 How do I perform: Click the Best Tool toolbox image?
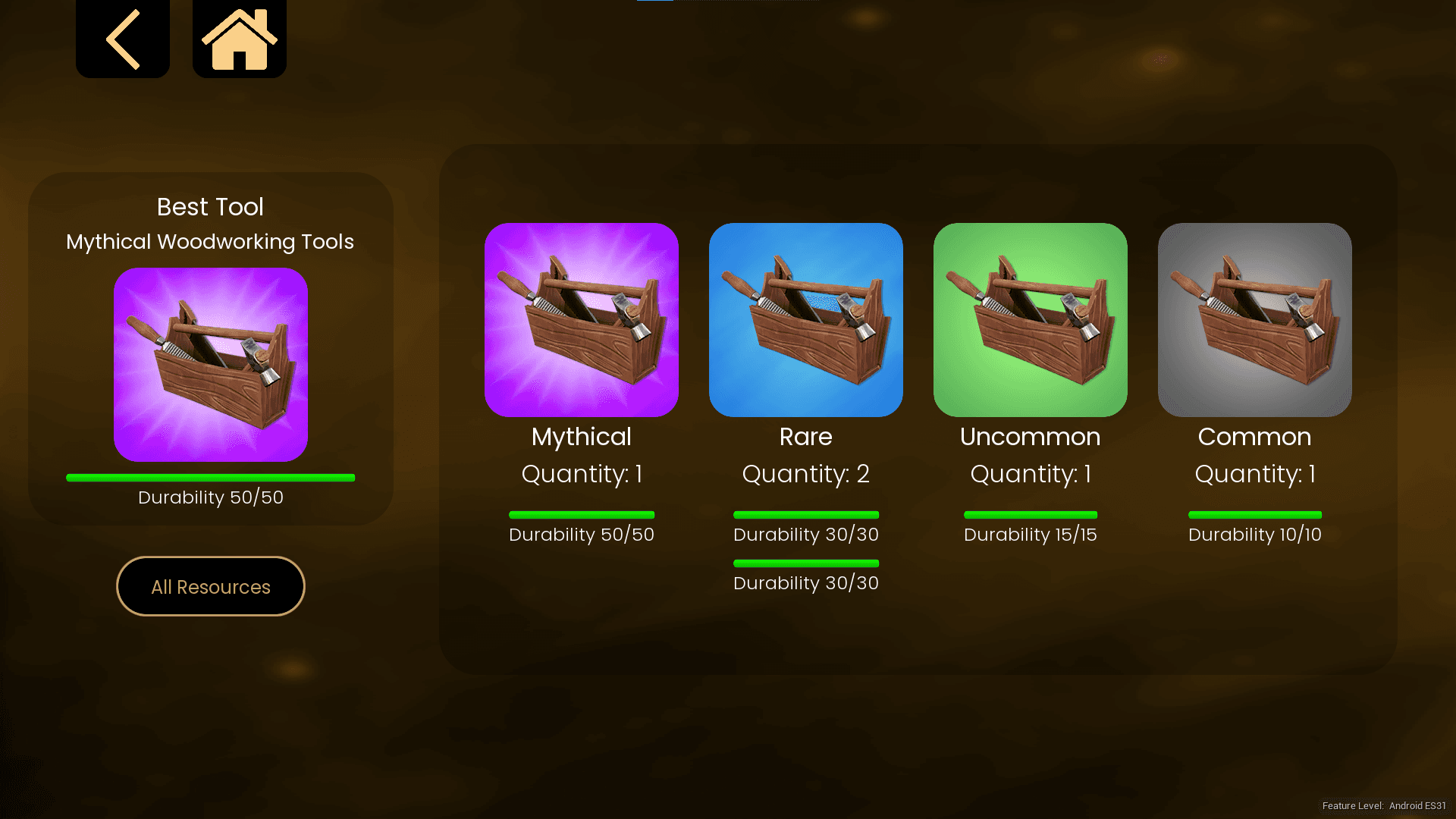211,365
